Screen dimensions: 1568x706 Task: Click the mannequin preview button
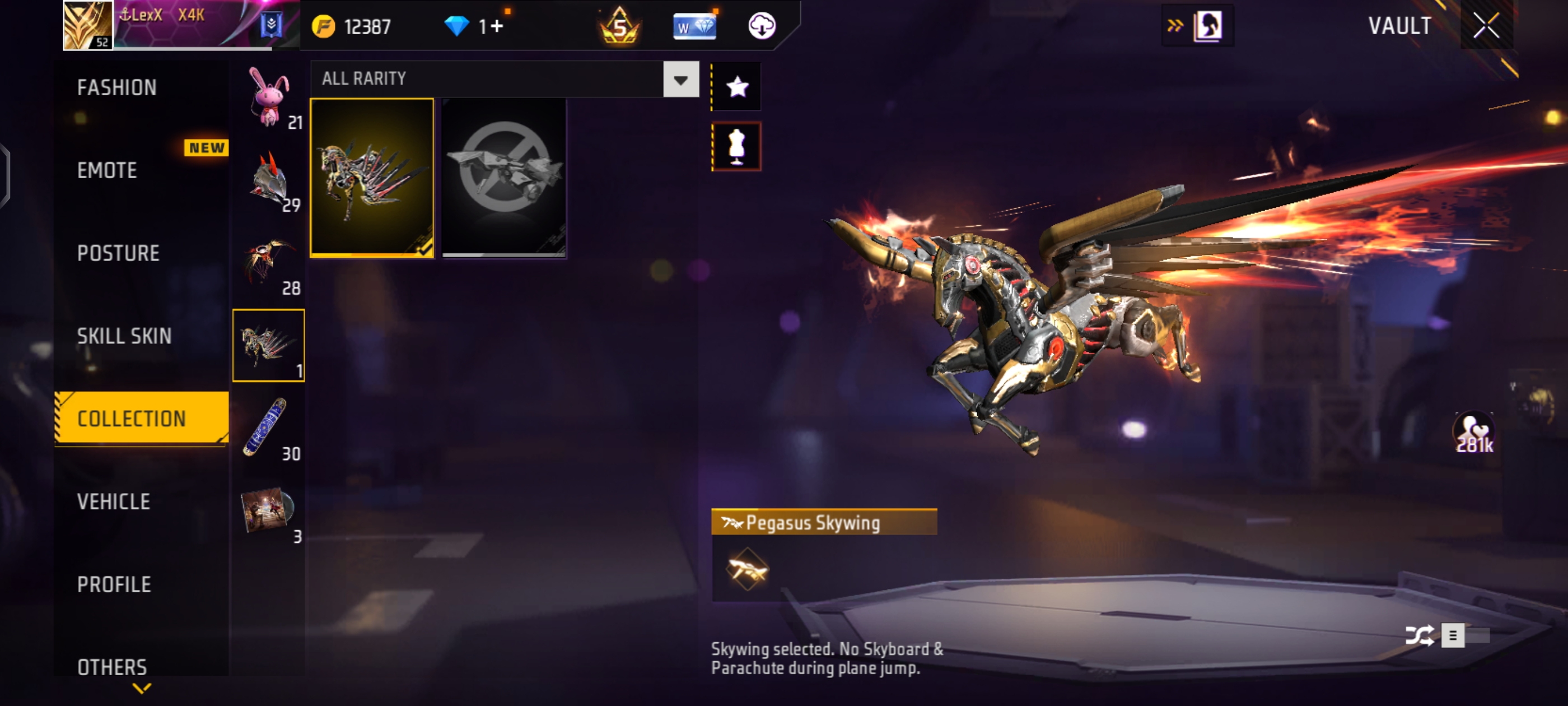(736, 146)
